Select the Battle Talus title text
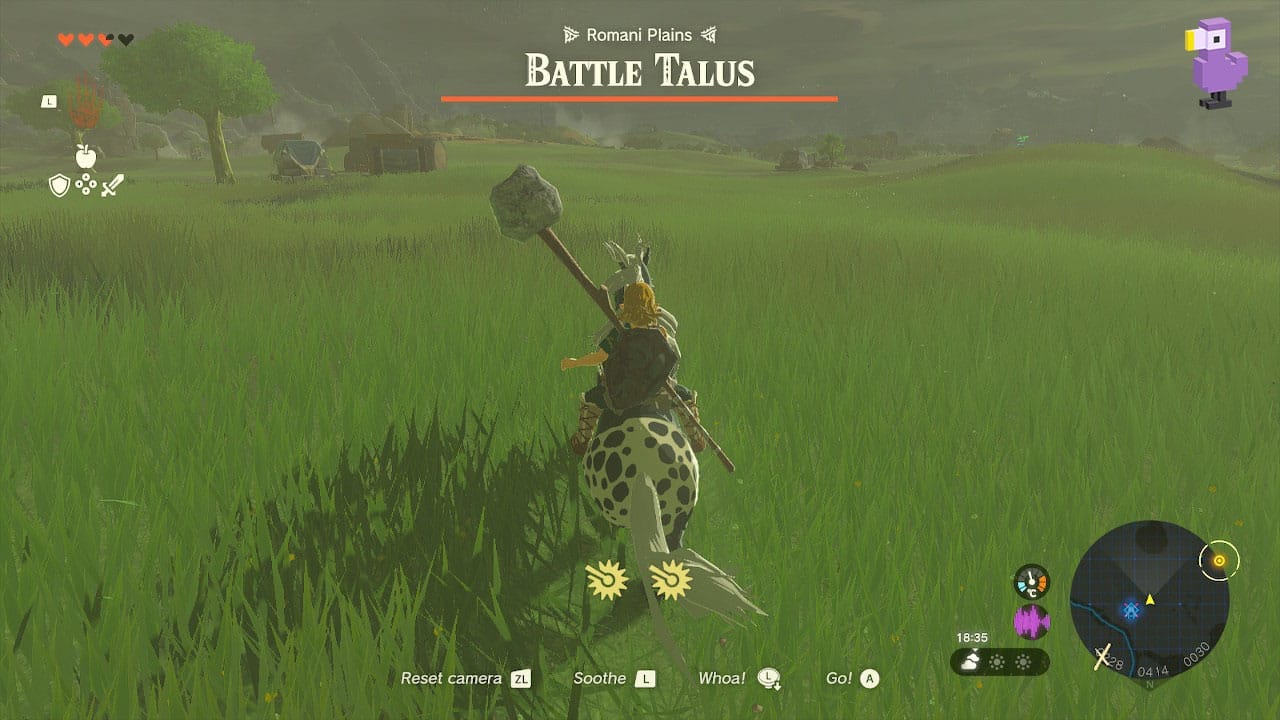The image size is (1280, 720). click(x=640, y=71)
